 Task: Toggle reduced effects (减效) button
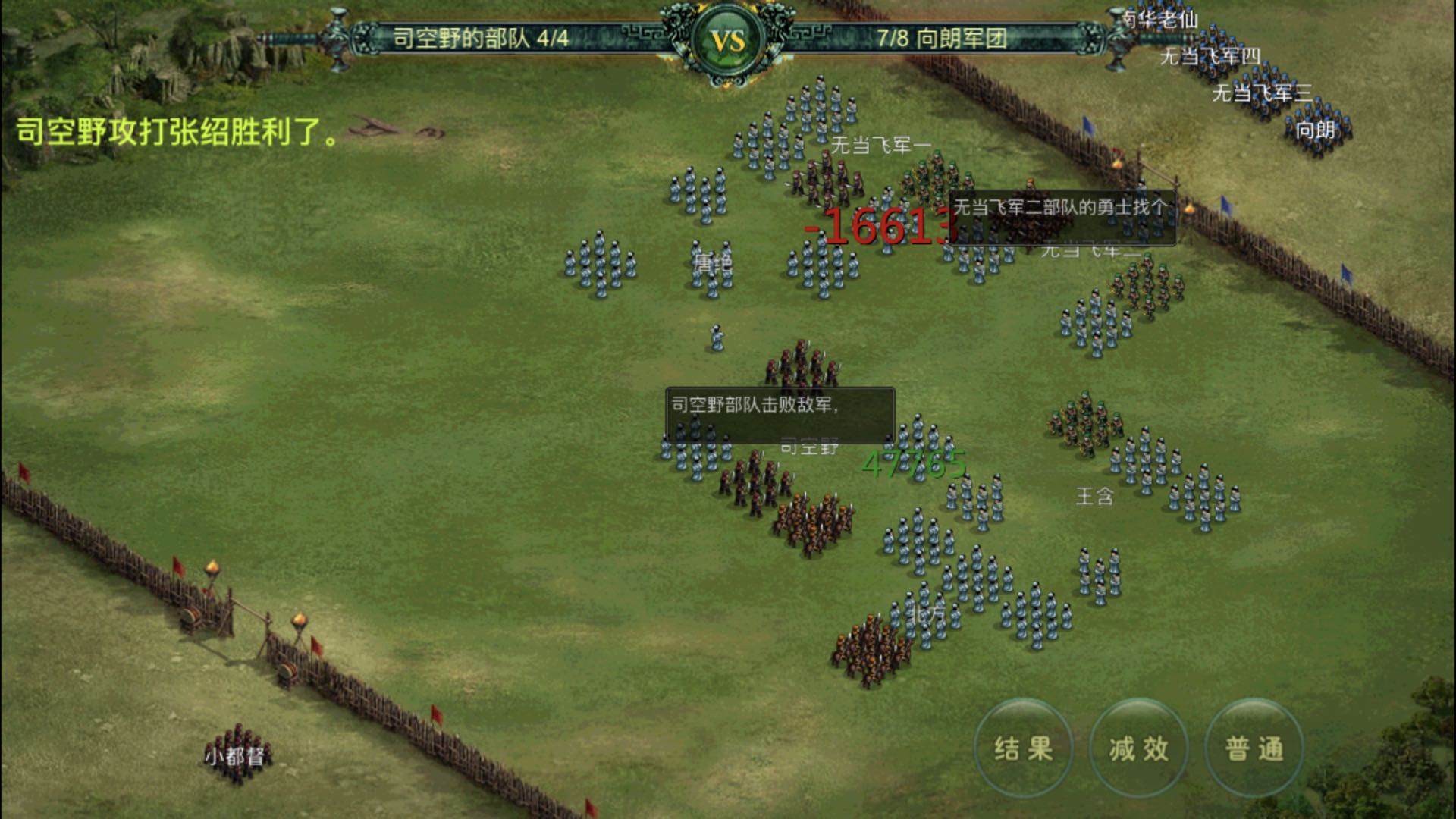click(x=1139, y=748)
